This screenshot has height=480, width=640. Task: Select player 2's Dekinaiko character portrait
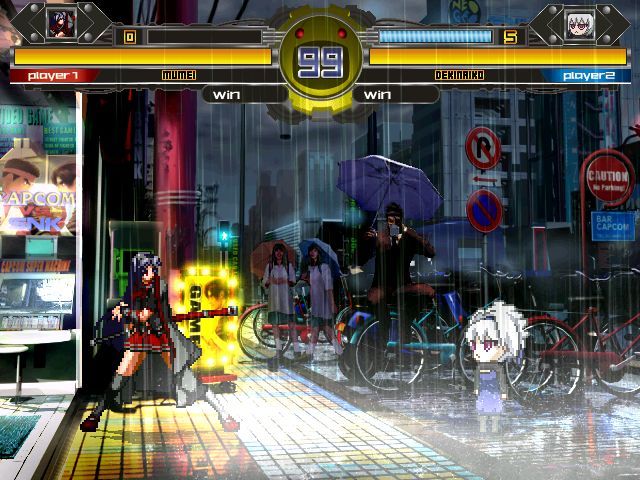[x=580, y=24]
